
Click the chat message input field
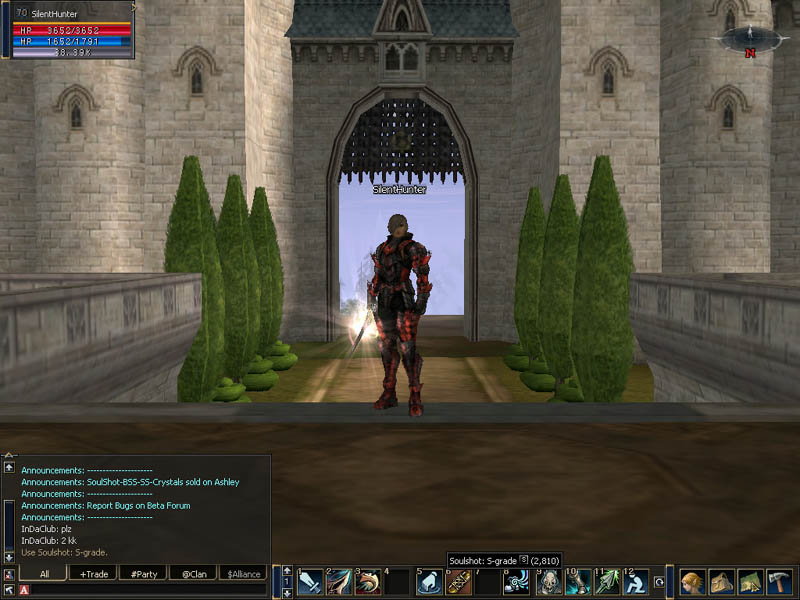click(150, 591)
